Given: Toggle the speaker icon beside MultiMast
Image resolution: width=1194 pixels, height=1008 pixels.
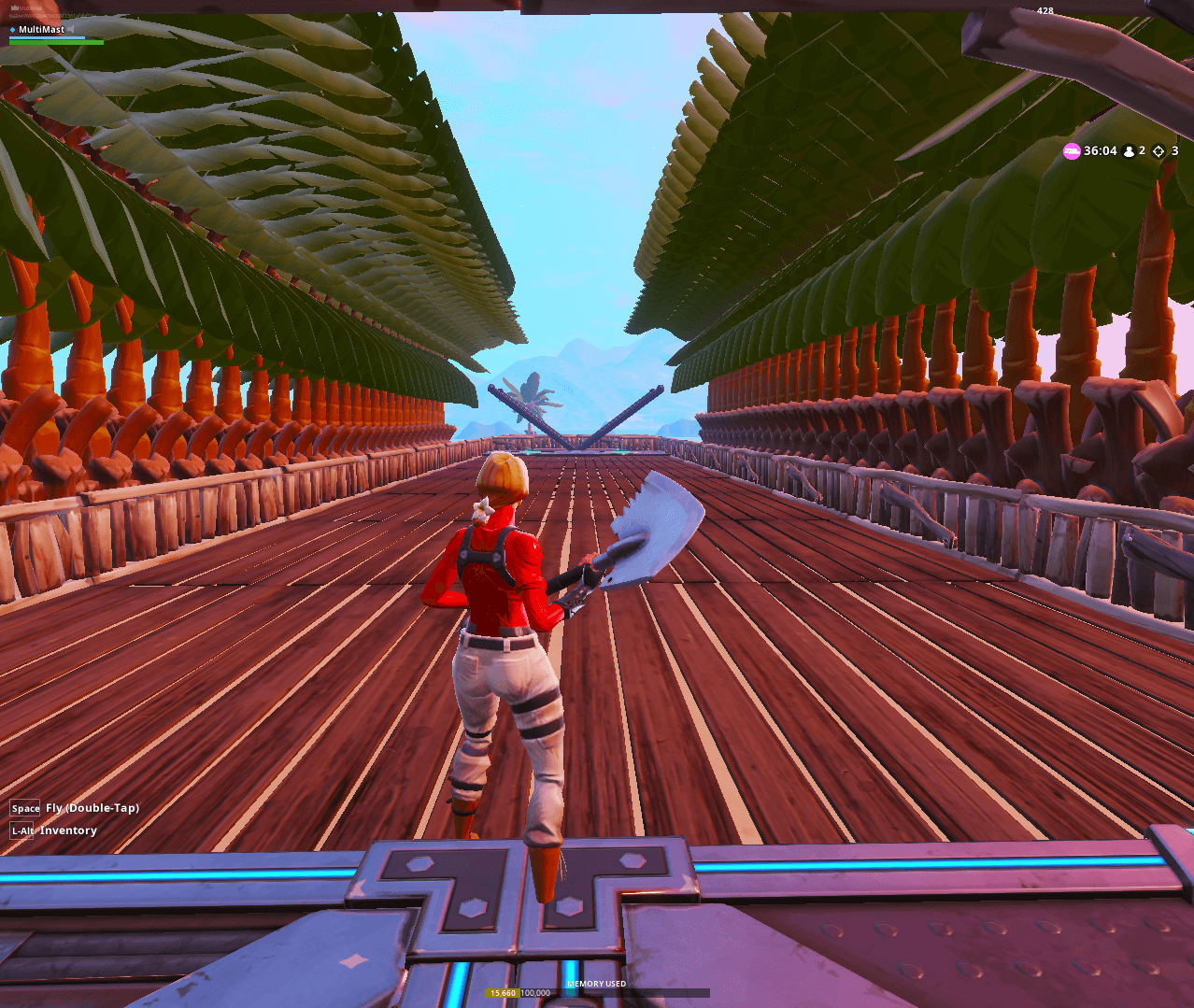Looking at the screenshot, I should pos(71,30).
